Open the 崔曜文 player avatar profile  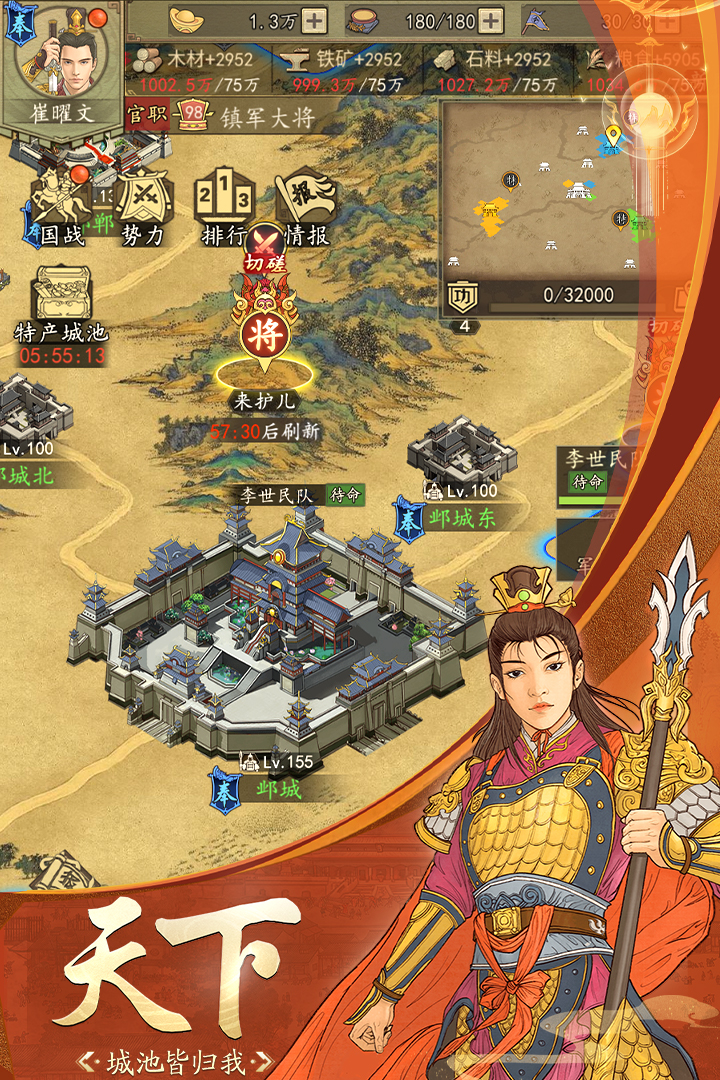tap(61, 60)
